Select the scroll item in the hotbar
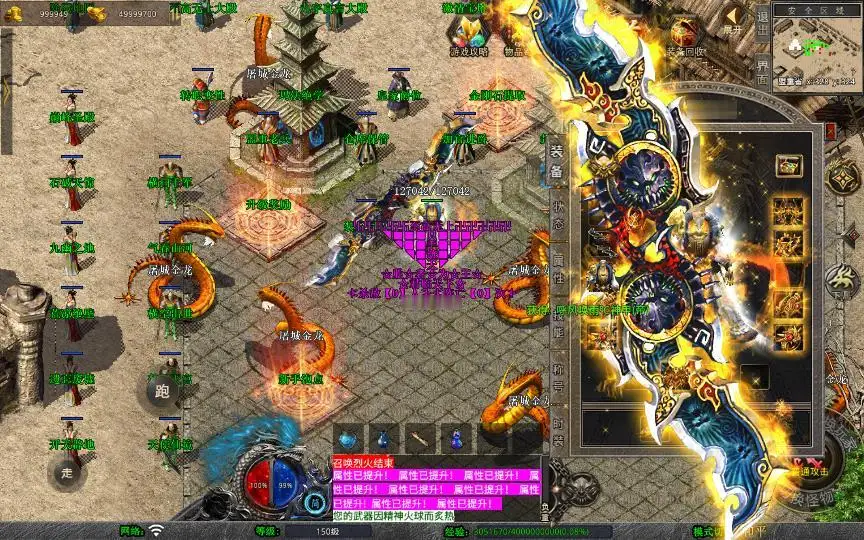This screenshot has width=864, height=540. [419, 438]
